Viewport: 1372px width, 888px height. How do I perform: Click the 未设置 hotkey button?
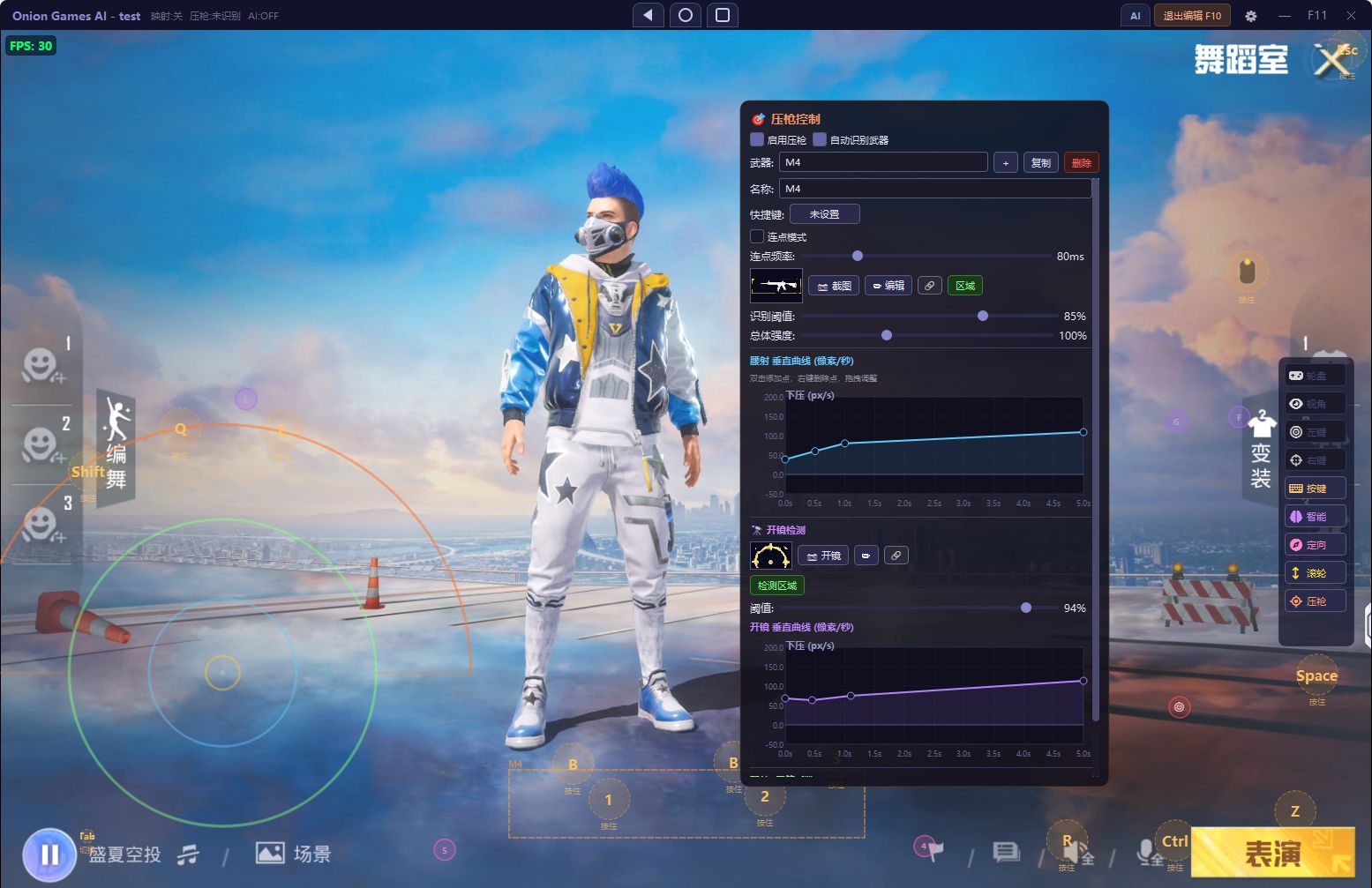point(824,214)
